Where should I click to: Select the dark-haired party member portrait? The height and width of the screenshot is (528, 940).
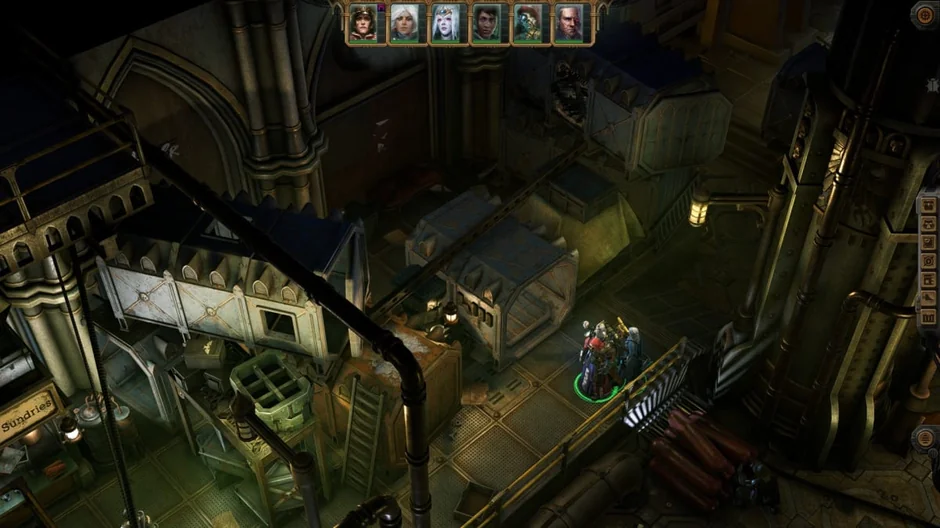(486, 23)
